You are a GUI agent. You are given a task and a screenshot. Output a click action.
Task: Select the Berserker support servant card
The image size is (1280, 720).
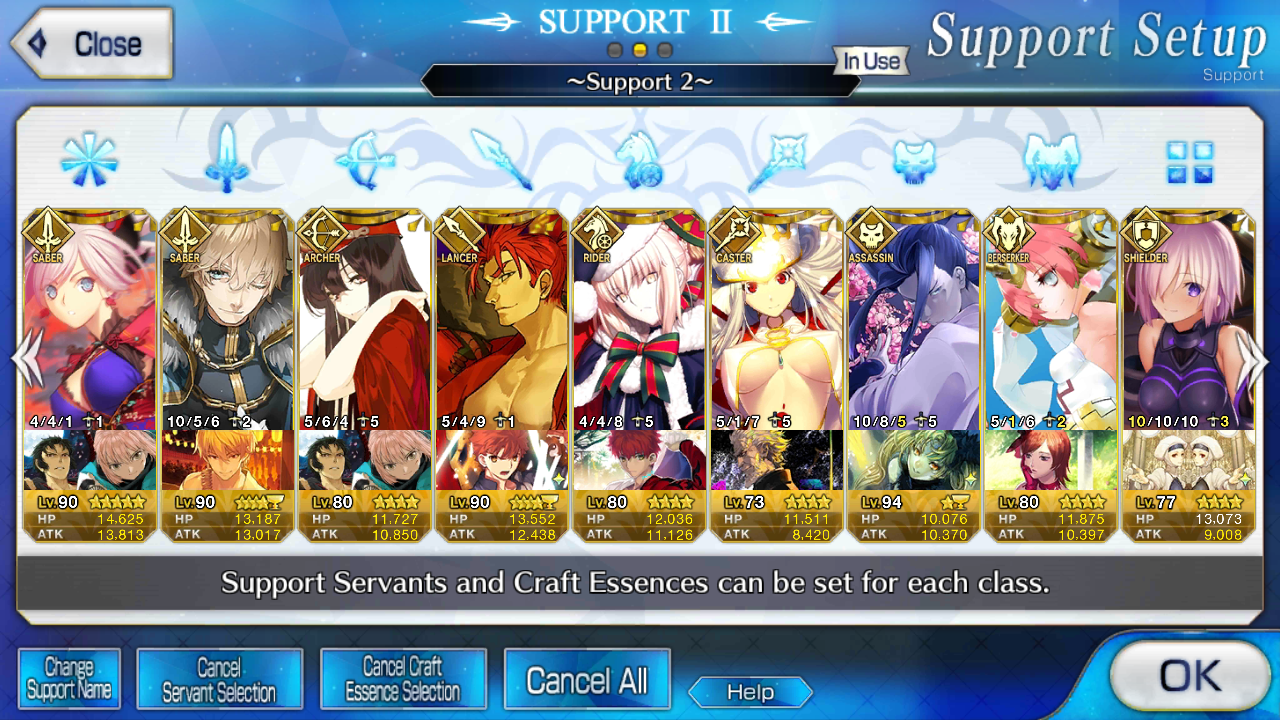tap(1050, 320)
